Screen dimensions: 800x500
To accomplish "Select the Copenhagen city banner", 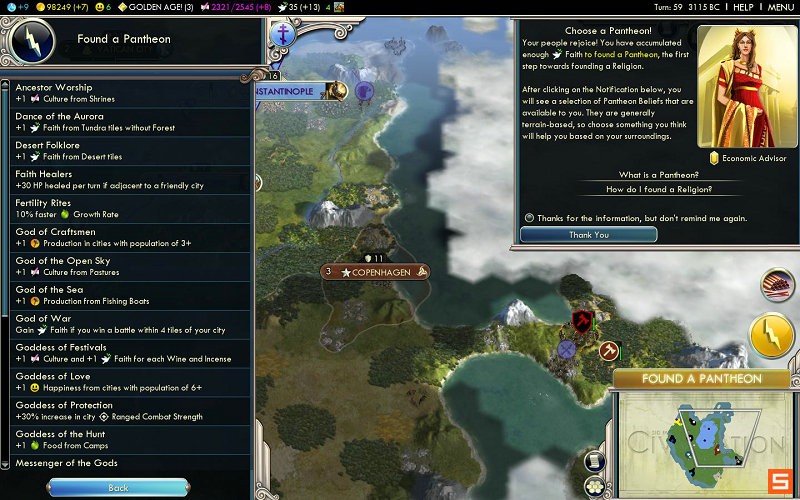I will click(x=375, y=272).
